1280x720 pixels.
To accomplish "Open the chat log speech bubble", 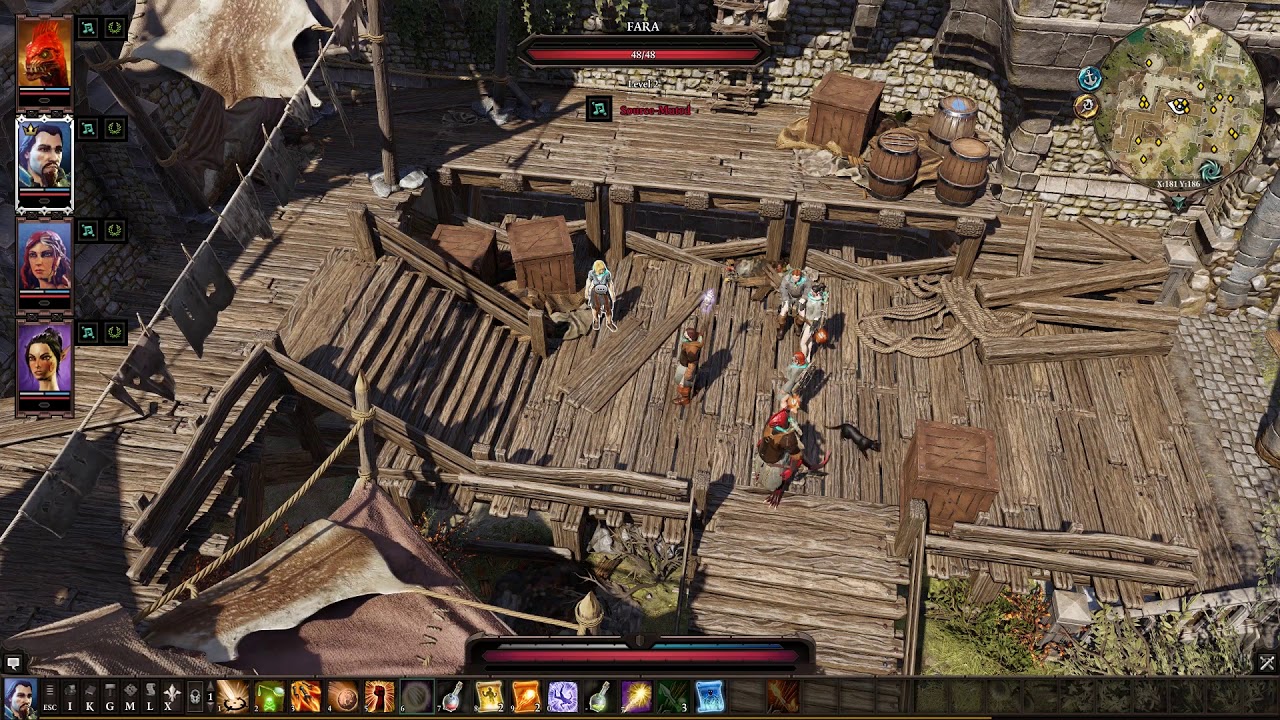I will [13, 663].
